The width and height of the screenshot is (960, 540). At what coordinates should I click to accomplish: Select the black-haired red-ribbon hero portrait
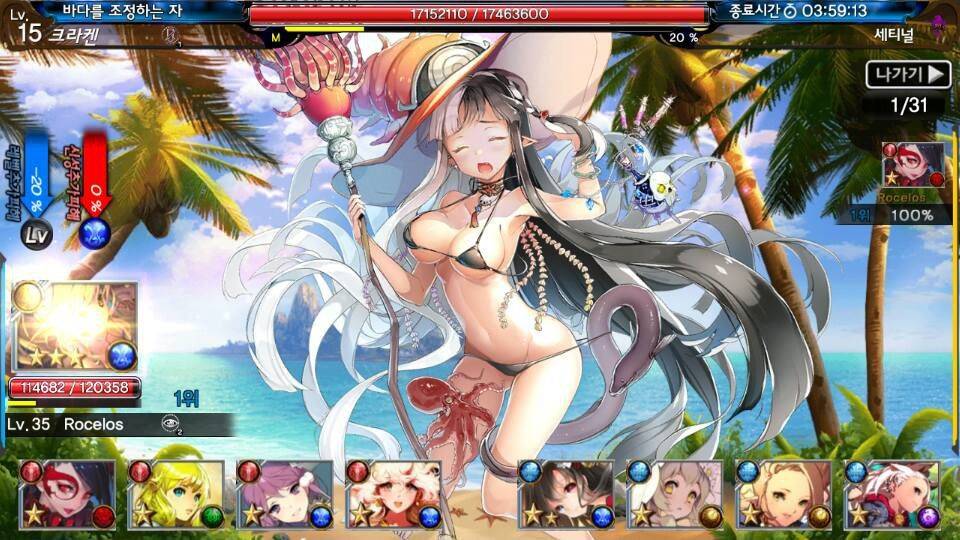point(566,495)
